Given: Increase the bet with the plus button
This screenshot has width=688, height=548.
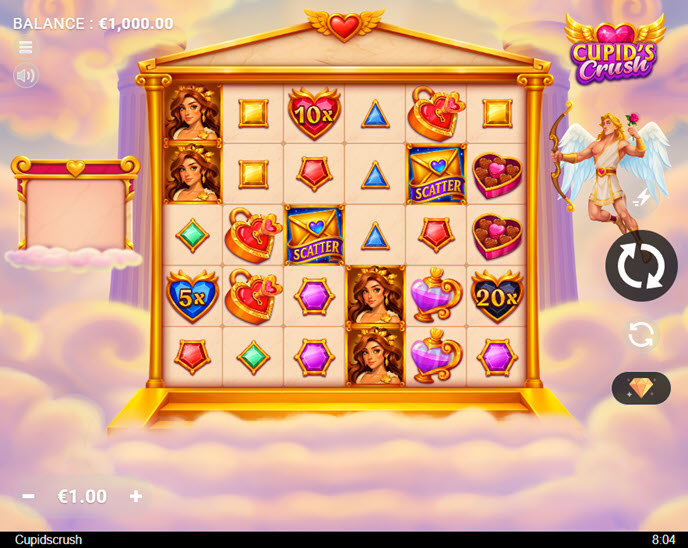Looking at the screenshot, I should pos(136,496).
